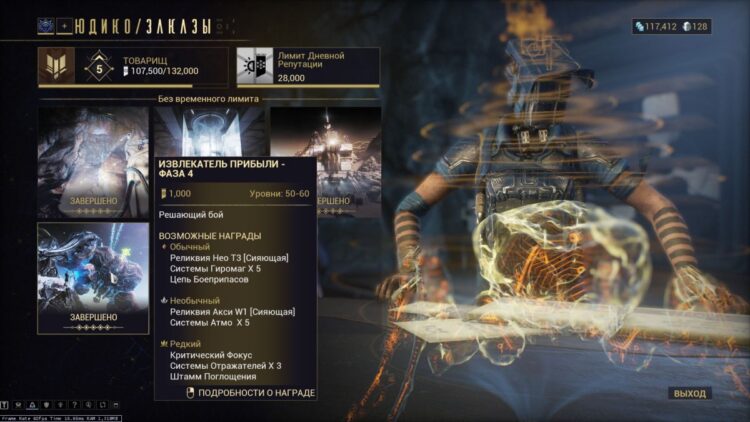Click the daily standing limit icon
Image resolution: width=750 pixels, height=422 pixels.
click(x=249, y=66)
